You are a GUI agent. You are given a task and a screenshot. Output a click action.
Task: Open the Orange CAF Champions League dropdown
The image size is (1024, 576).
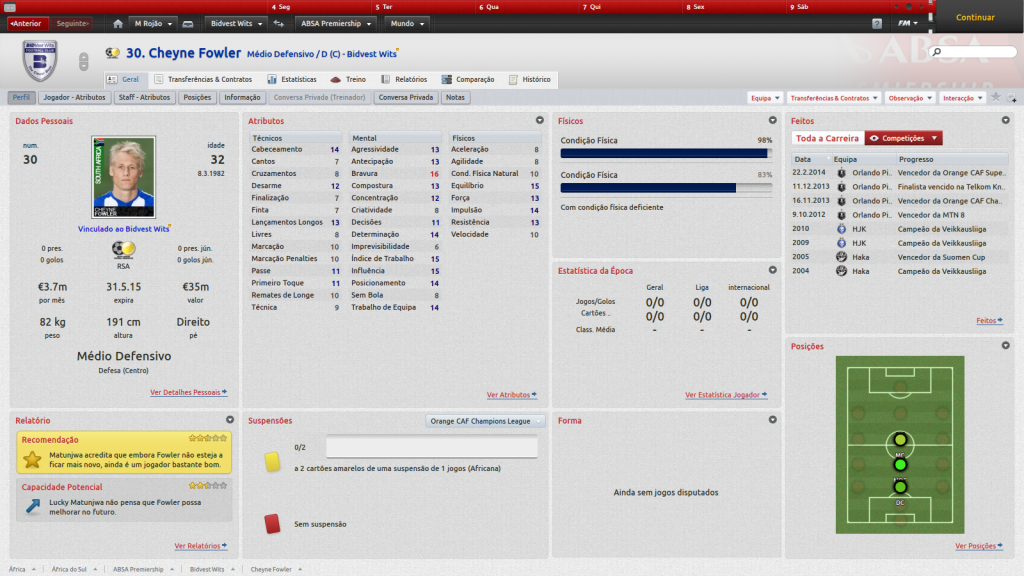[486, 421]
